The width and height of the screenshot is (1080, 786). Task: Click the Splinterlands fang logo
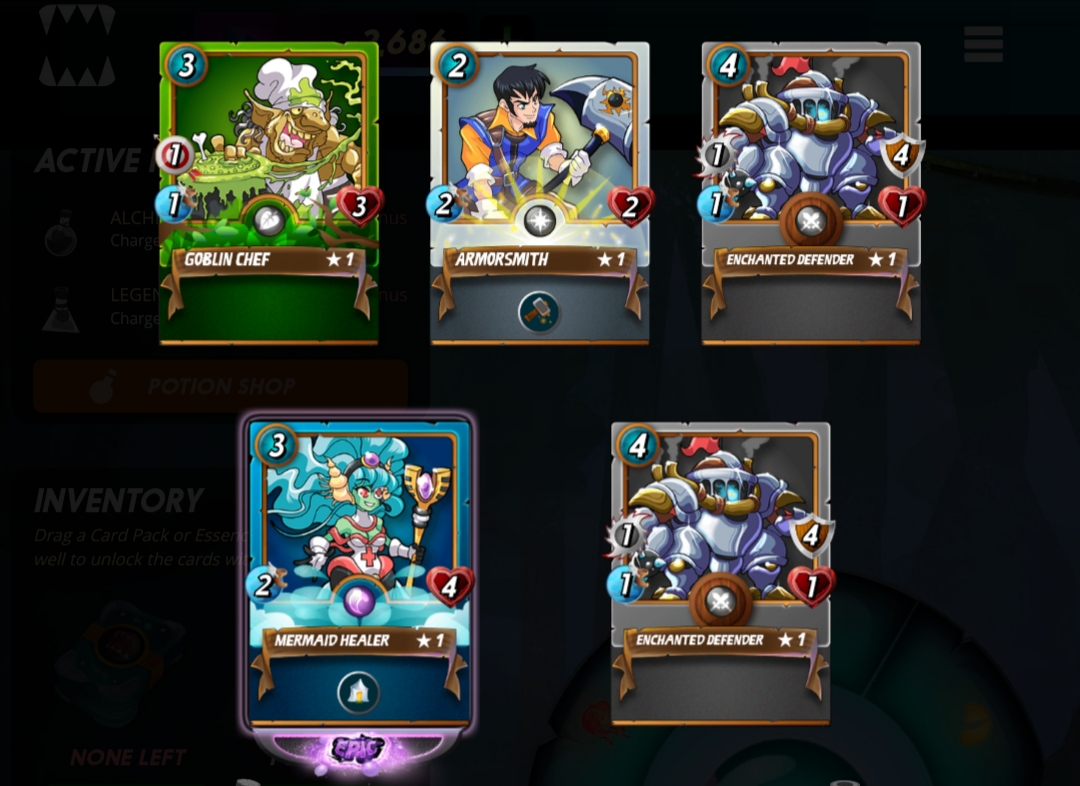(x=77, y=45)
